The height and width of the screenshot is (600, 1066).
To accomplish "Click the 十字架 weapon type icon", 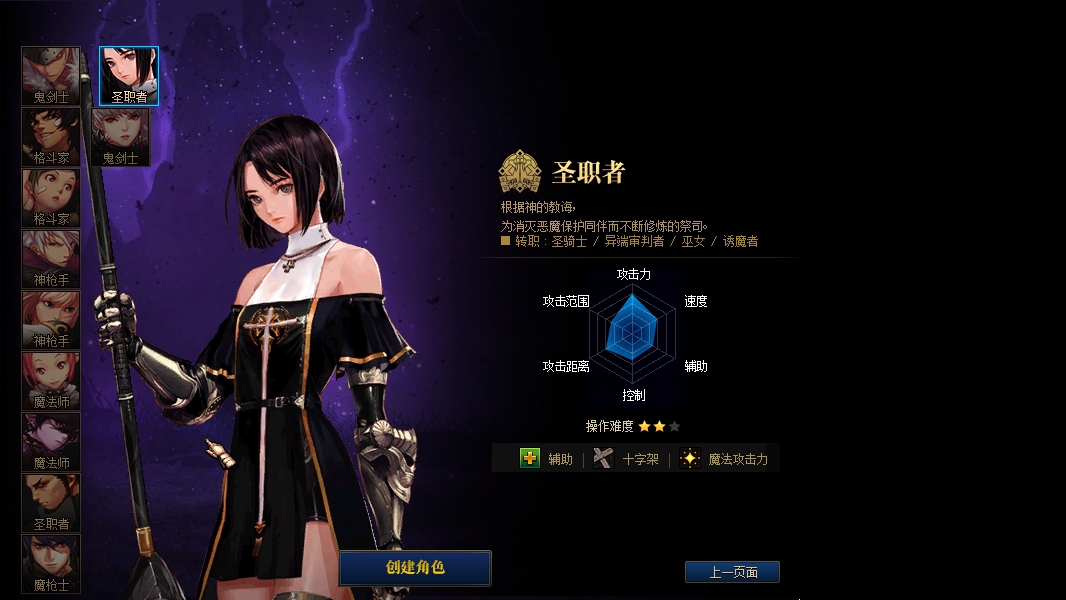I will [602, 458].
